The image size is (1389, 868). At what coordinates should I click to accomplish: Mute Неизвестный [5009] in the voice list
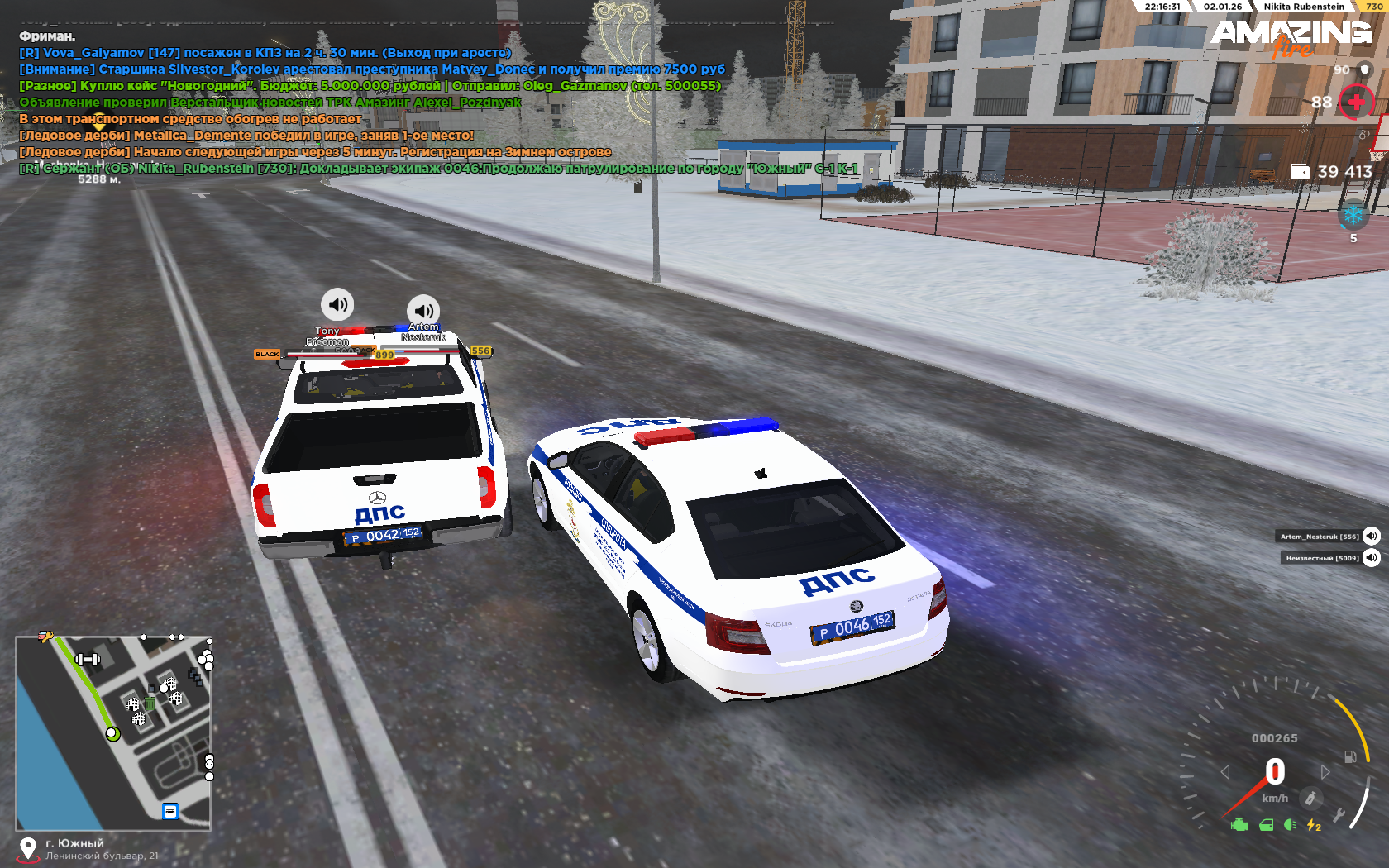click(x=1372, y=557)
